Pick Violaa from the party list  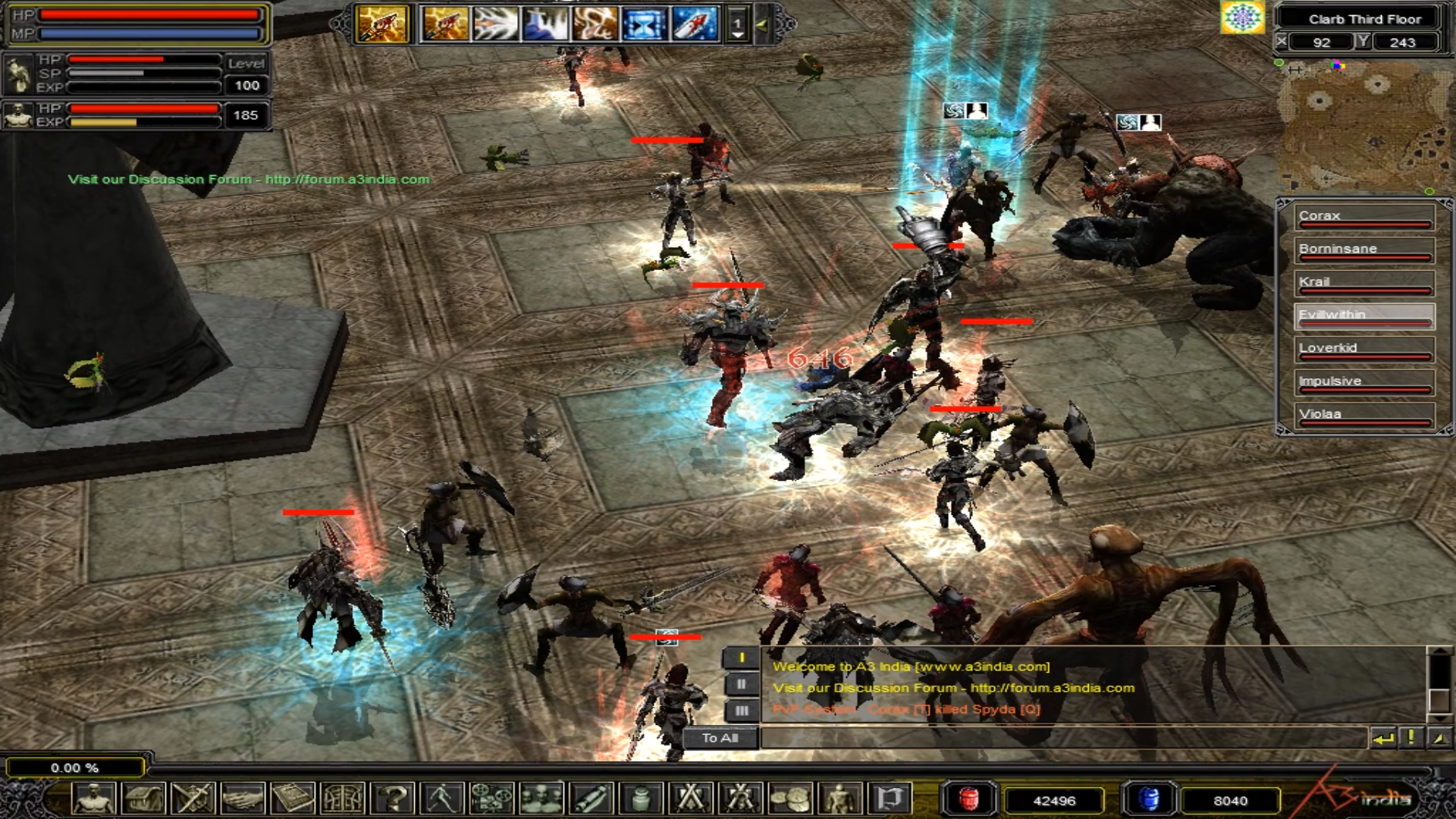pyautogui.click(x=1363, y=415)
